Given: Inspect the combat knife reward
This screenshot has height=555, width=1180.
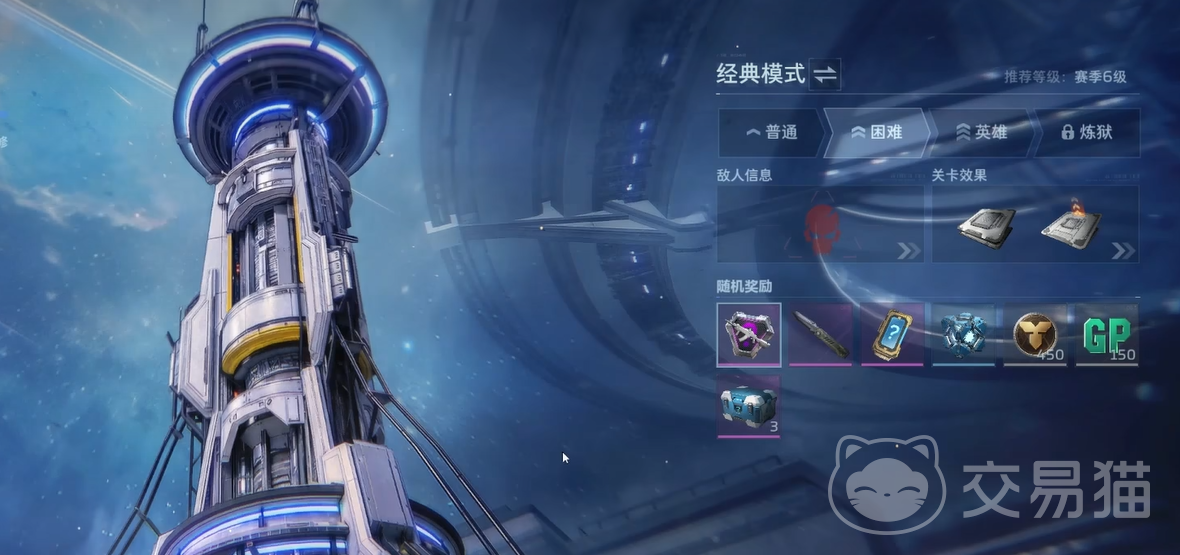Looking at the screenshot, I should (x=821, y=334).
